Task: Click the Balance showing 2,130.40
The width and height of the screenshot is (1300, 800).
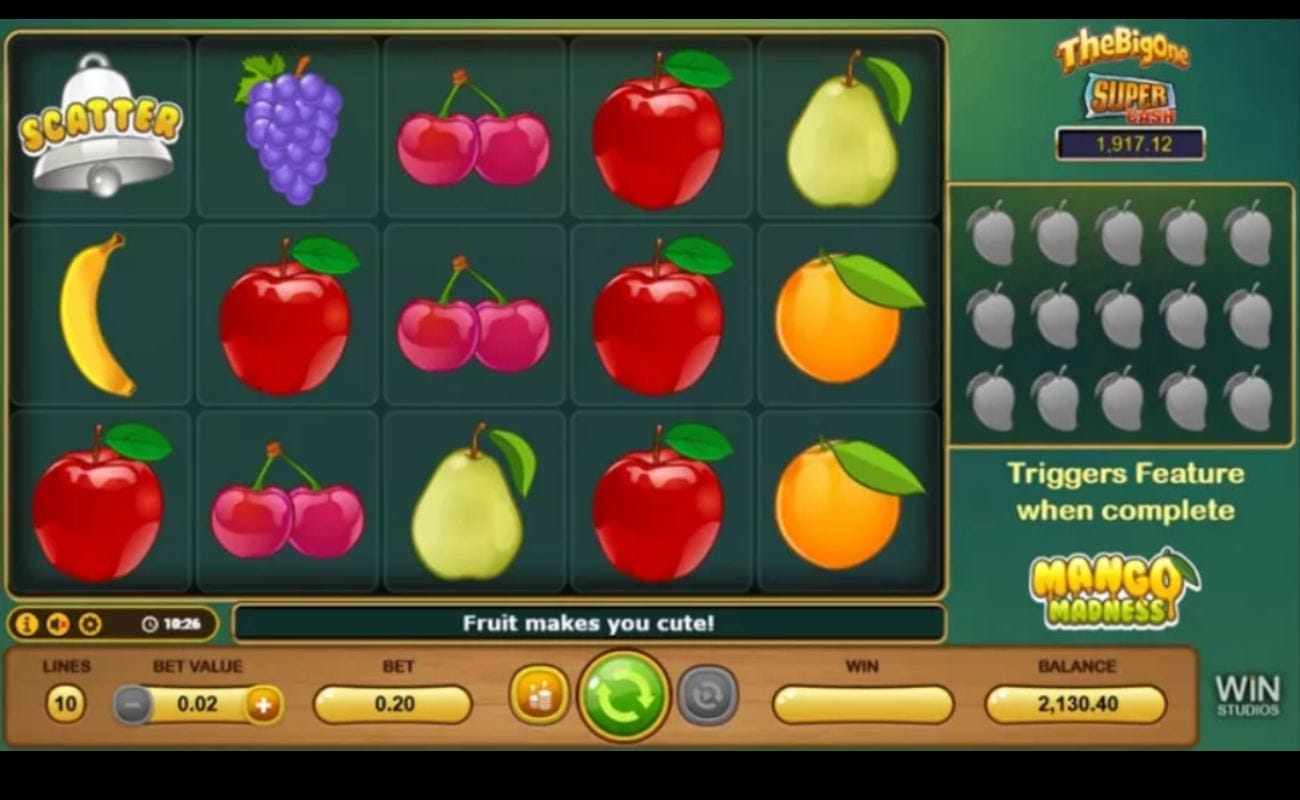Action: click(1077, 704)
